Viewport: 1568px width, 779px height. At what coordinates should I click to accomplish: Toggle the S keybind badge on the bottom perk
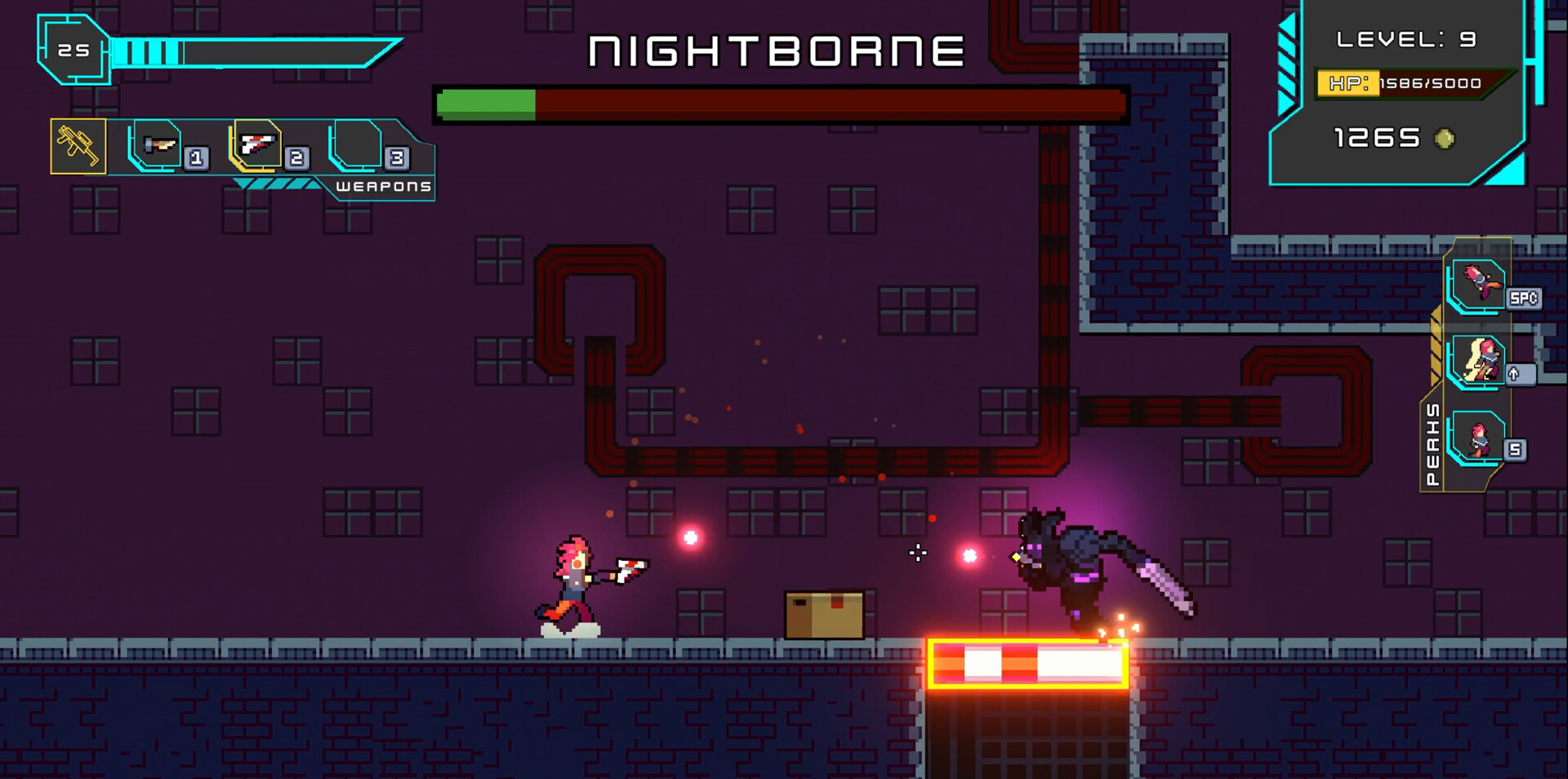pos(1516,452)
